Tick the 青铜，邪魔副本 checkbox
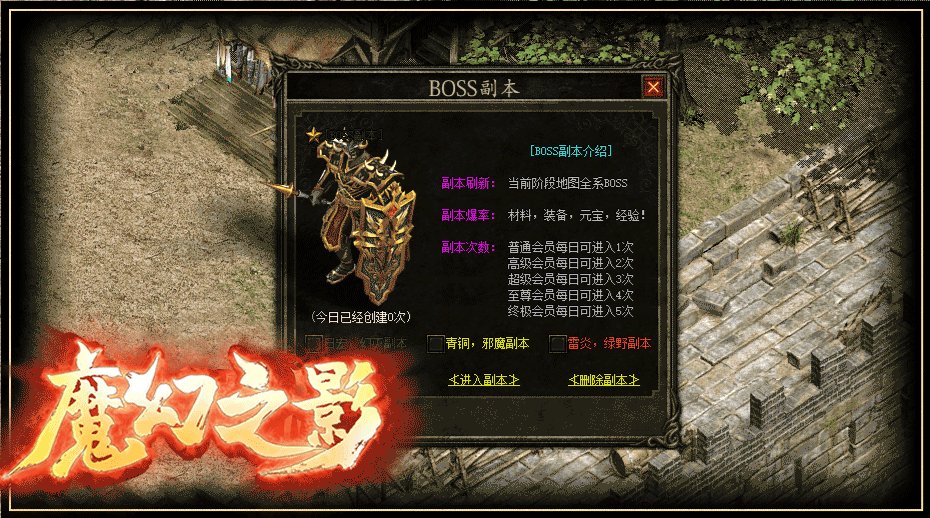Screen dimensions: 930x518 pos(435,344)
